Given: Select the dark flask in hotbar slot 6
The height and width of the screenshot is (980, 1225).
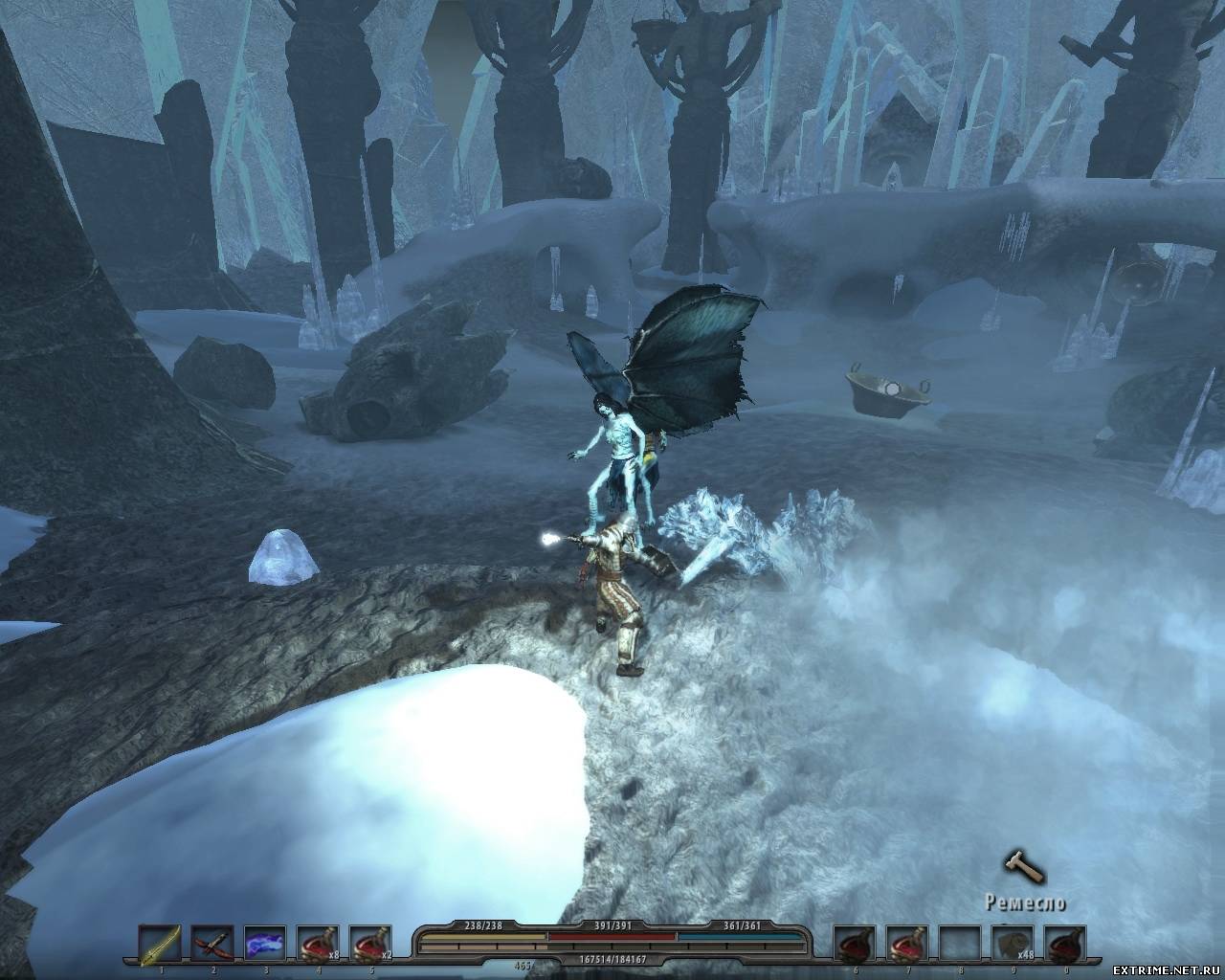Looking at the screenshot, I should 854,946.
